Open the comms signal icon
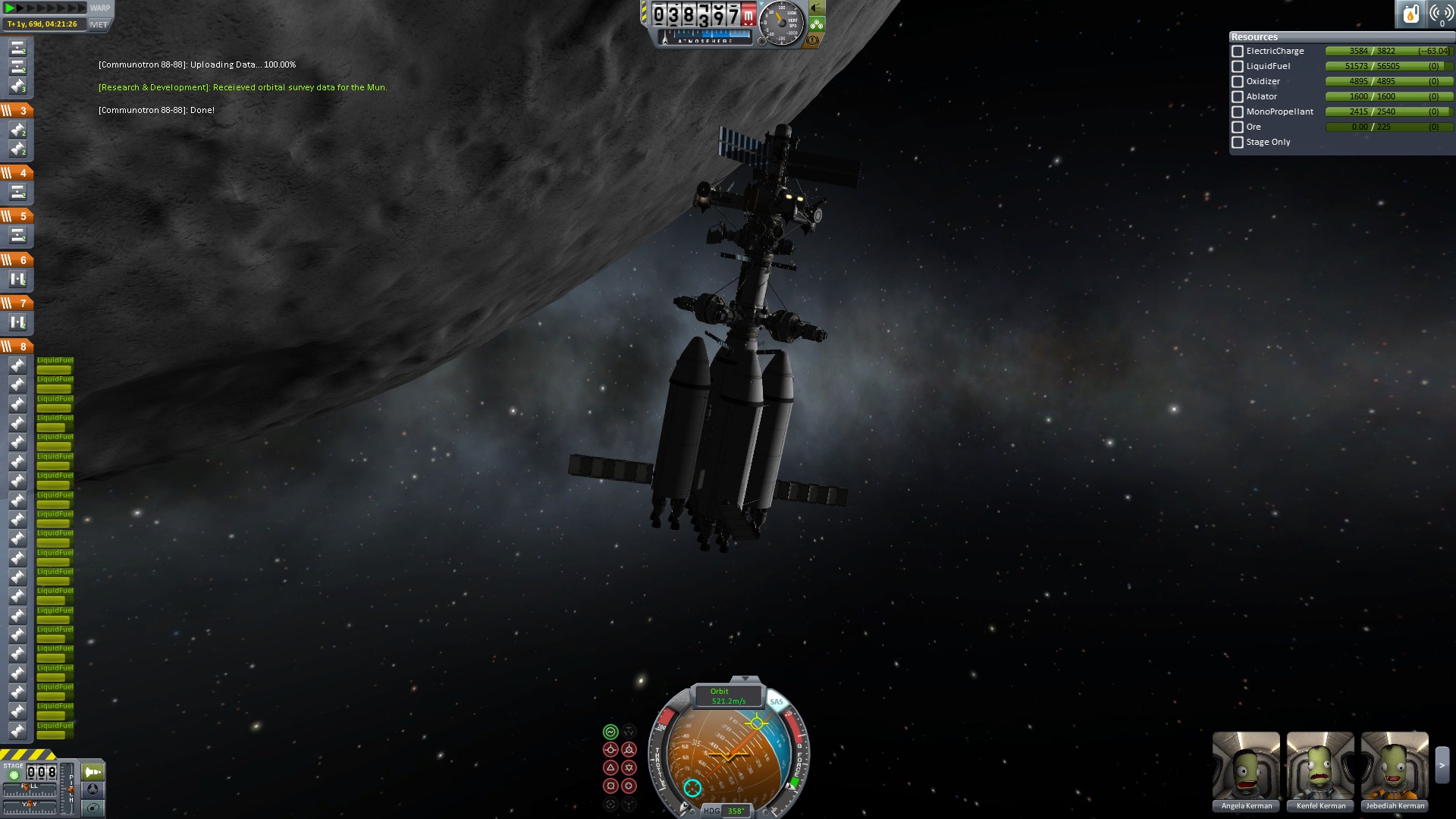The width and height of the screenshot is (1456, 819). click(x=1441, y=14)
